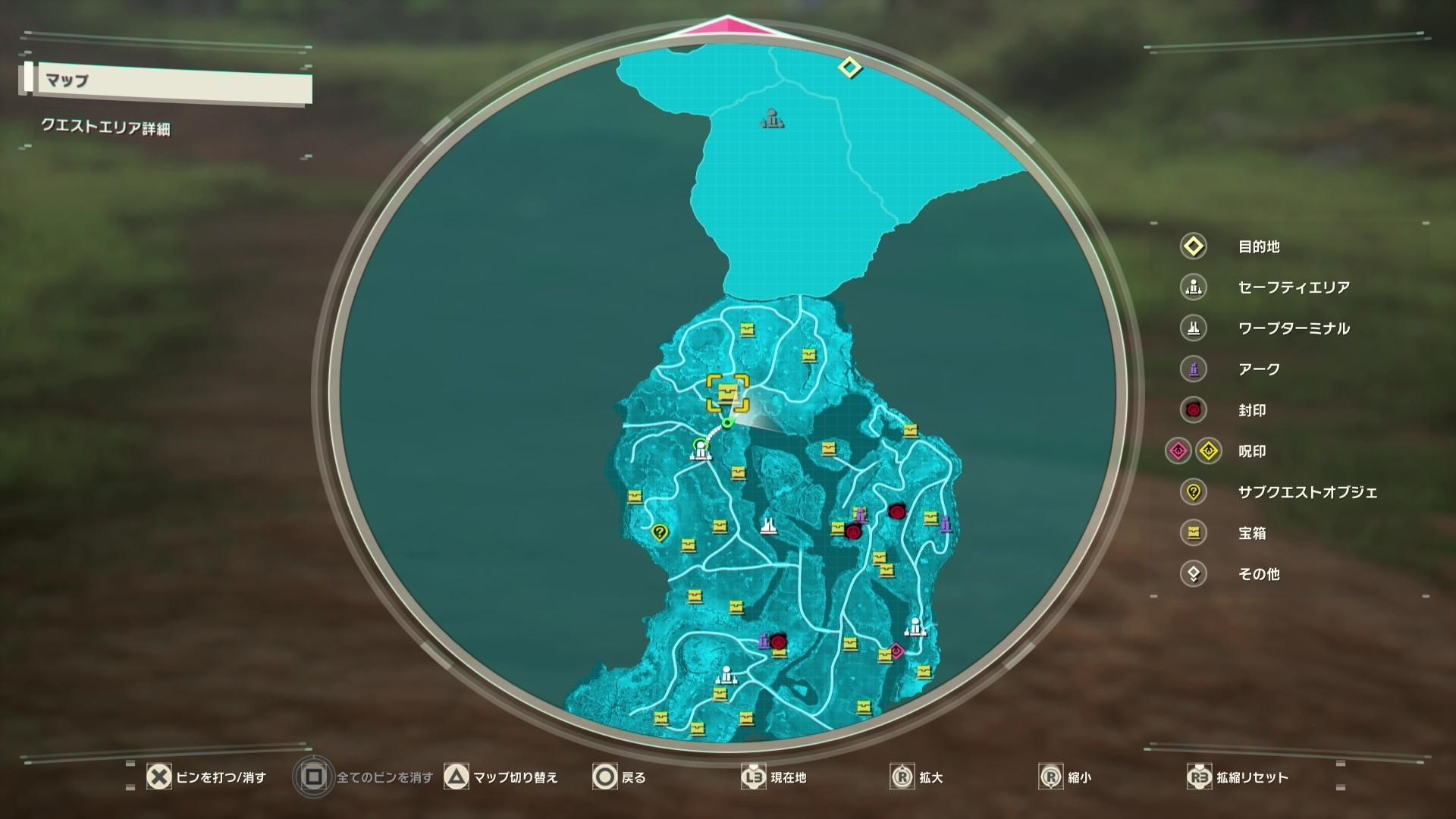Choose the warp terminal marker on the map
The image size is (1456, 819).
click(768, 526)
